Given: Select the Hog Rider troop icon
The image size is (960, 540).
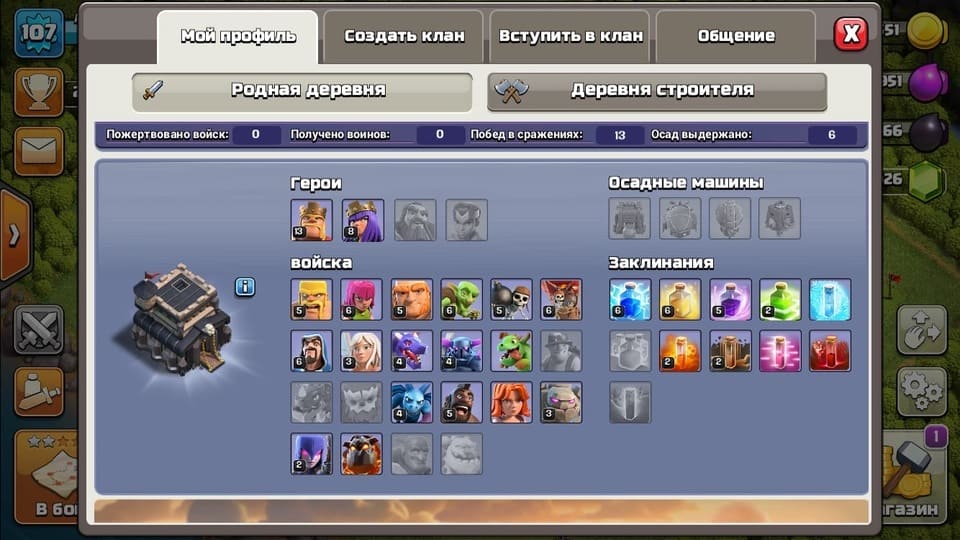Looking at the screenshot, I should pos(462,402).
